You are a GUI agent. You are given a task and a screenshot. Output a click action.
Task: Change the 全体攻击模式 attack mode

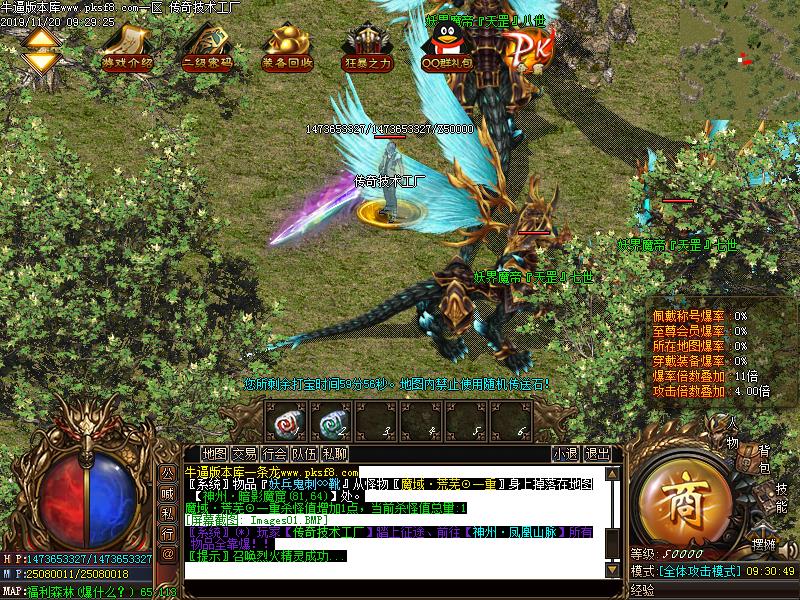point(698,571)
